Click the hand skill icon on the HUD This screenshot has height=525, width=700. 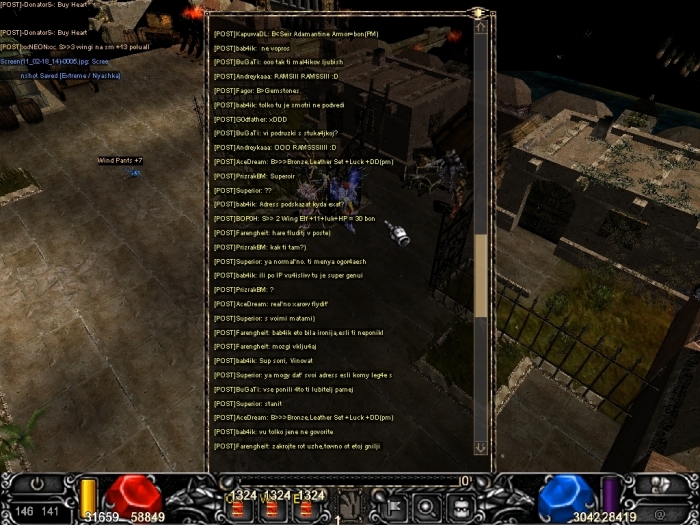pyautogui.click(x=350, y=504)
